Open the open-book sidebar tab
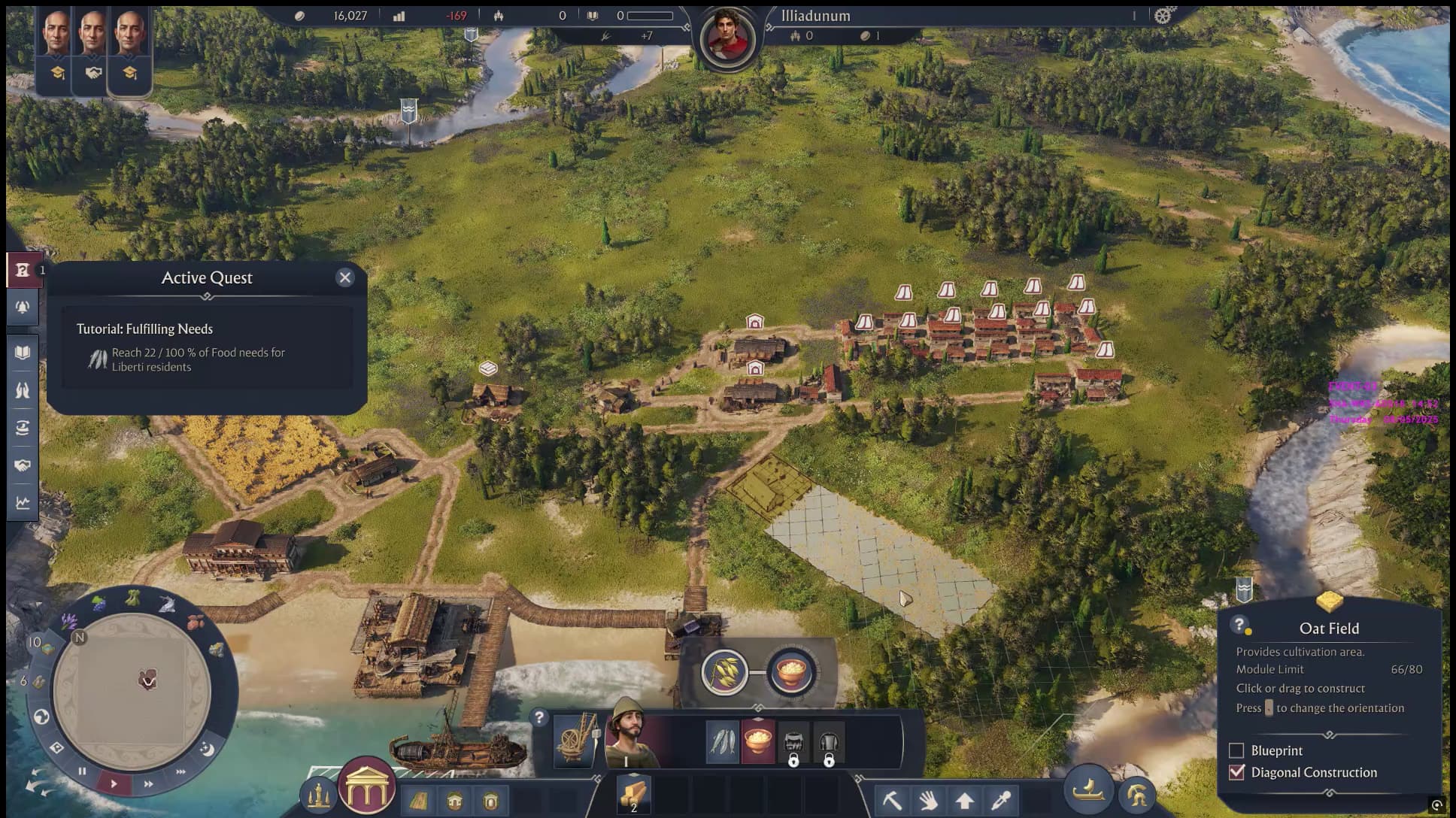This screenshot has height=818, width=1456. point(23,353)
